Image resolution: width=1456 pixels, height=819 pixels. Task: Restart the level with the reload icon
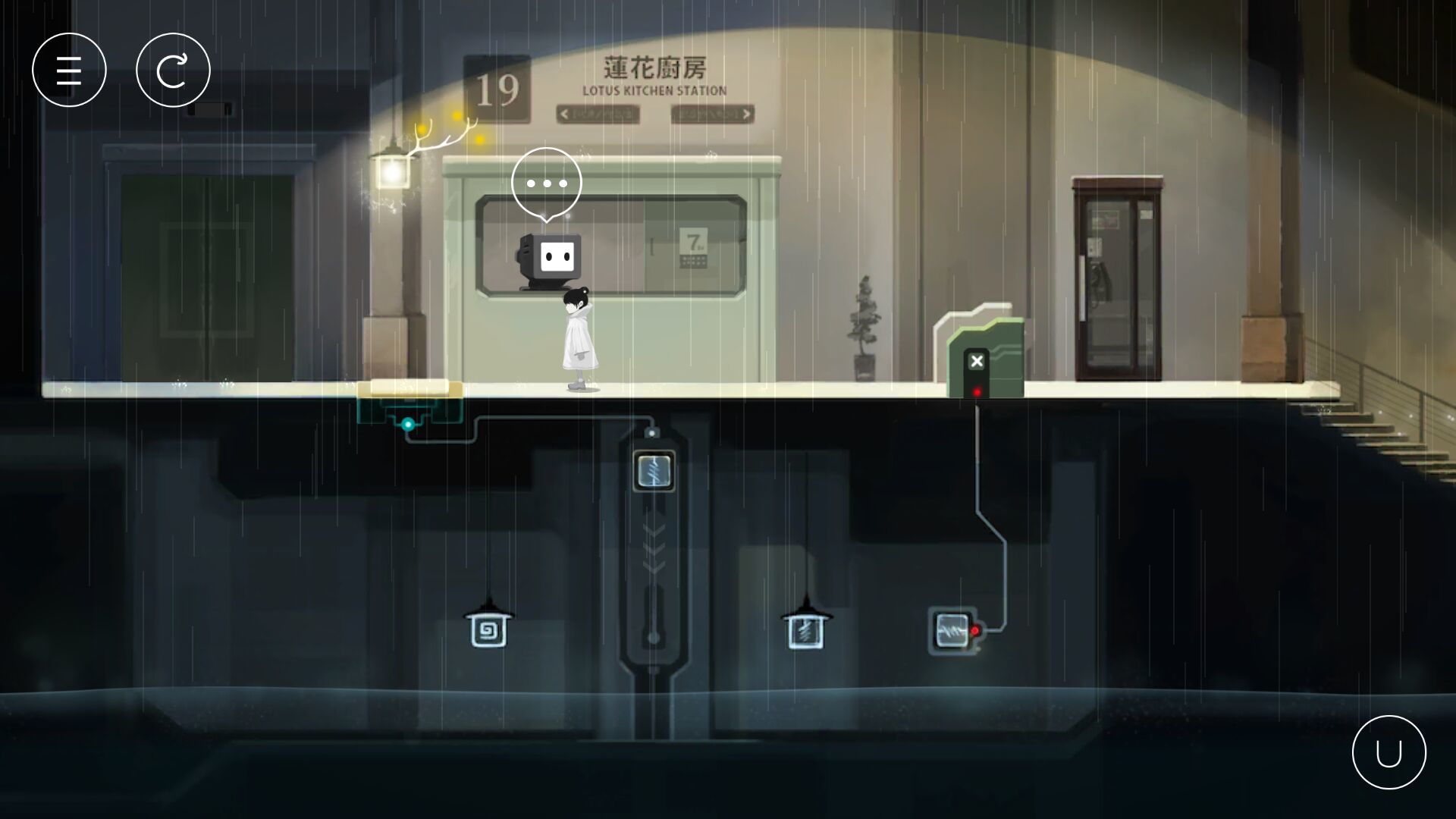pos(174,69)
